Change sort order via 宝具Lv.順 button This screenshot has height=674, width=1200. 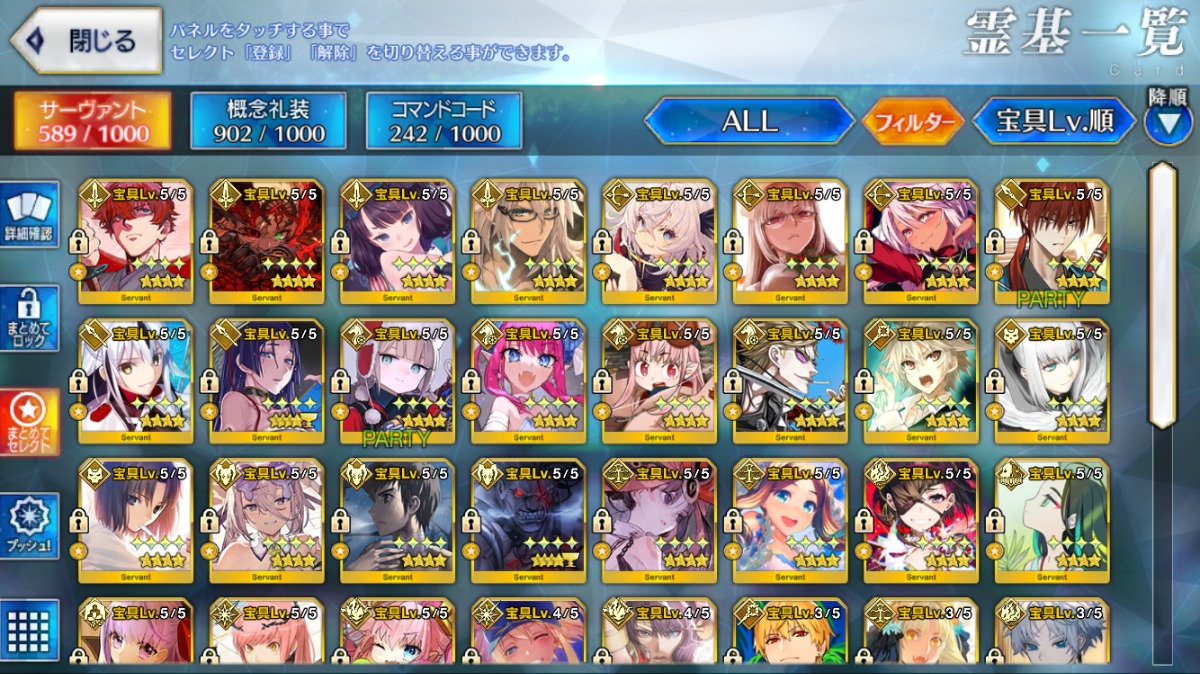click(x=1054, y=122)
